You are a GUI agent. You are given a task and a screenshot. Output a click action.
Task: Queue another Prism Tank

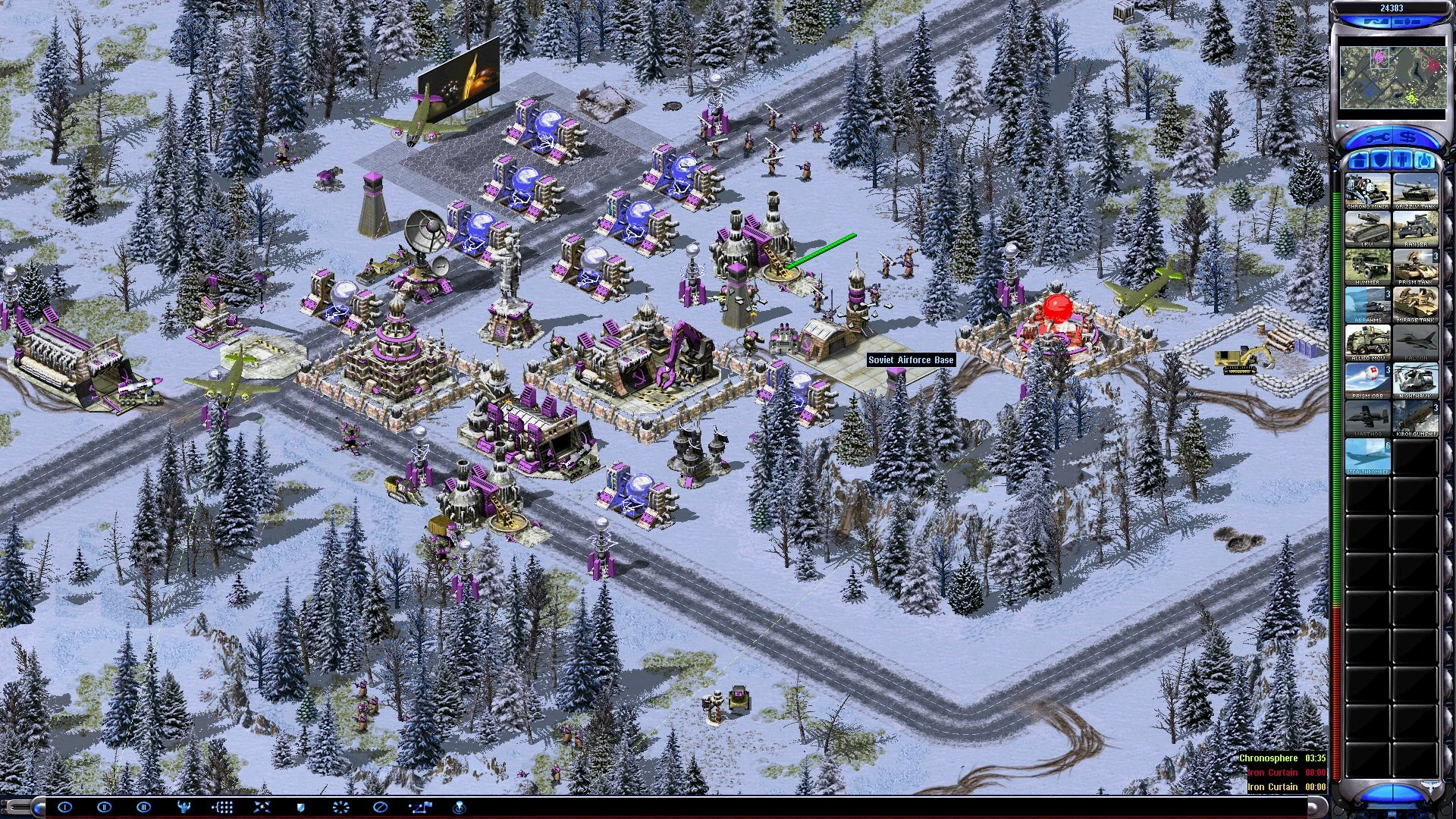pyautogui.click(x=1415, y=268)
